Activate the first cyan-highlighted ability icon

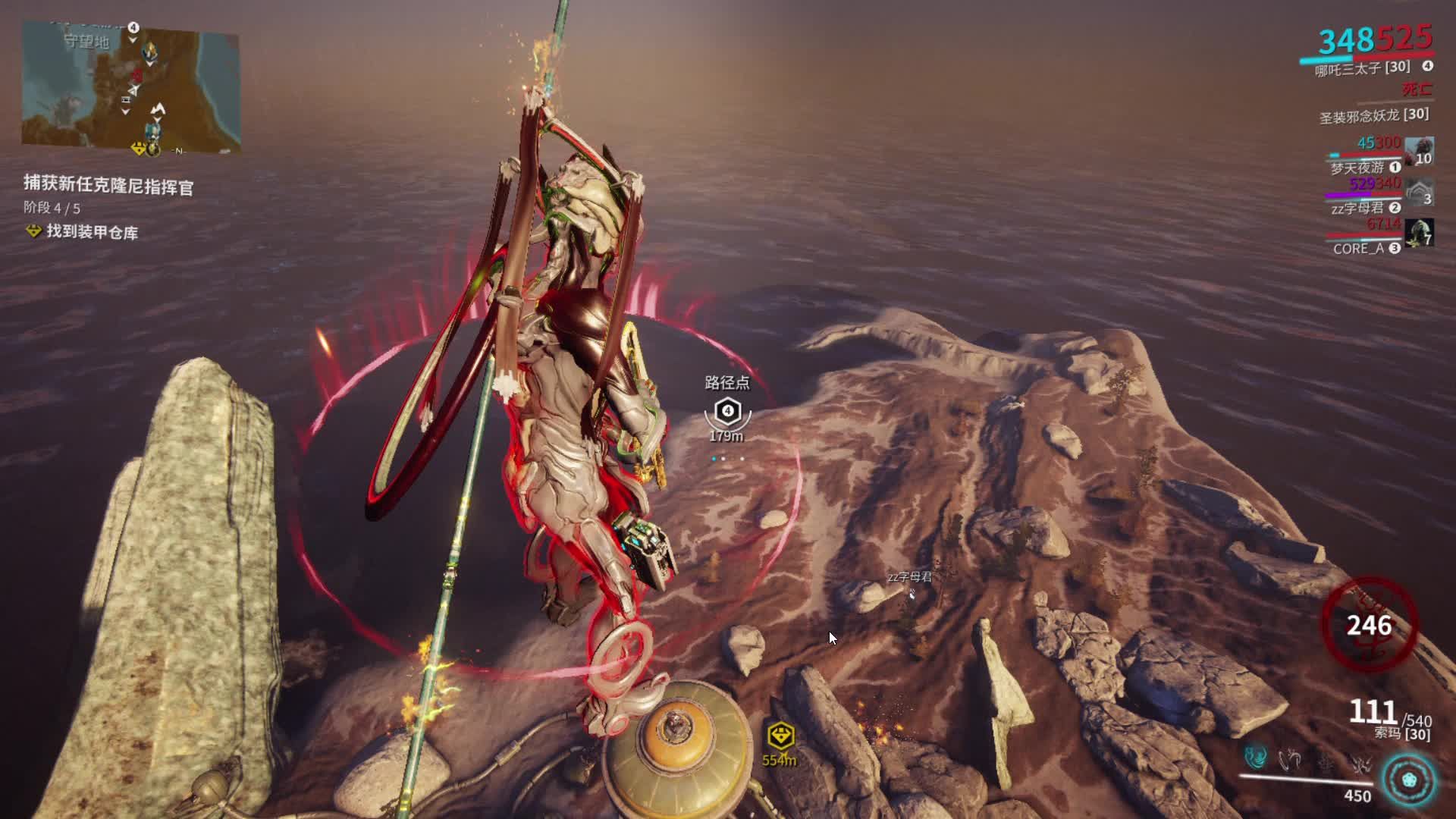tap(1256, 758)
